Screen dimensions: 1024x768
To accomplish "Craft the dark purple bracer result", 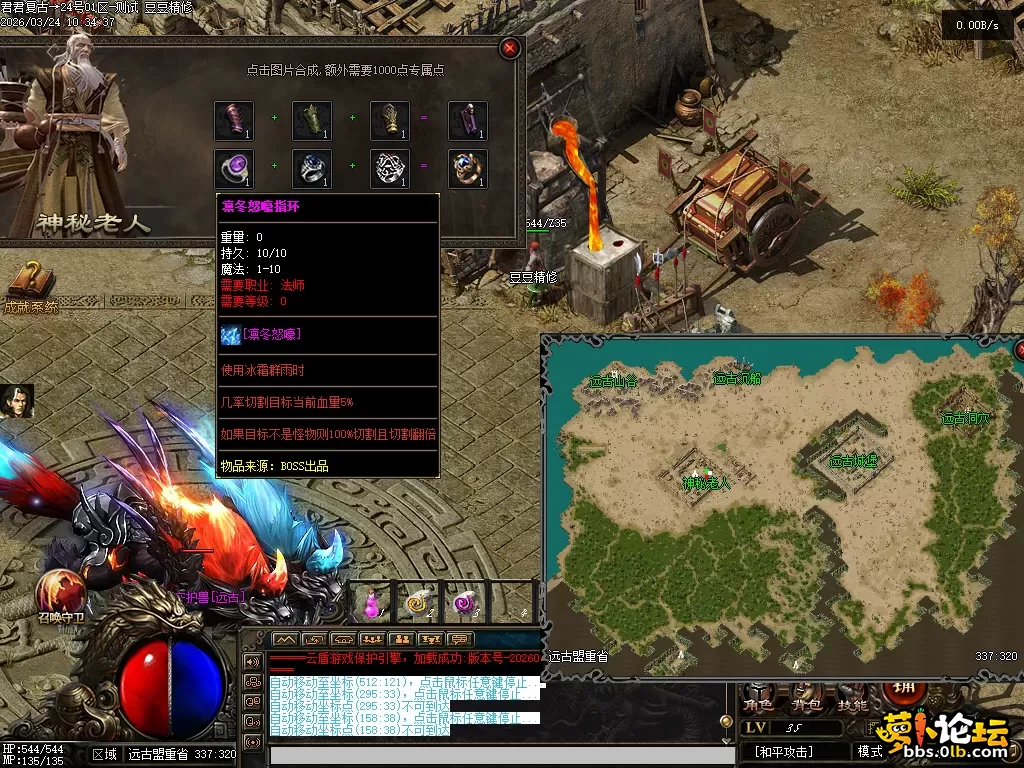I will tap(467, 121).
